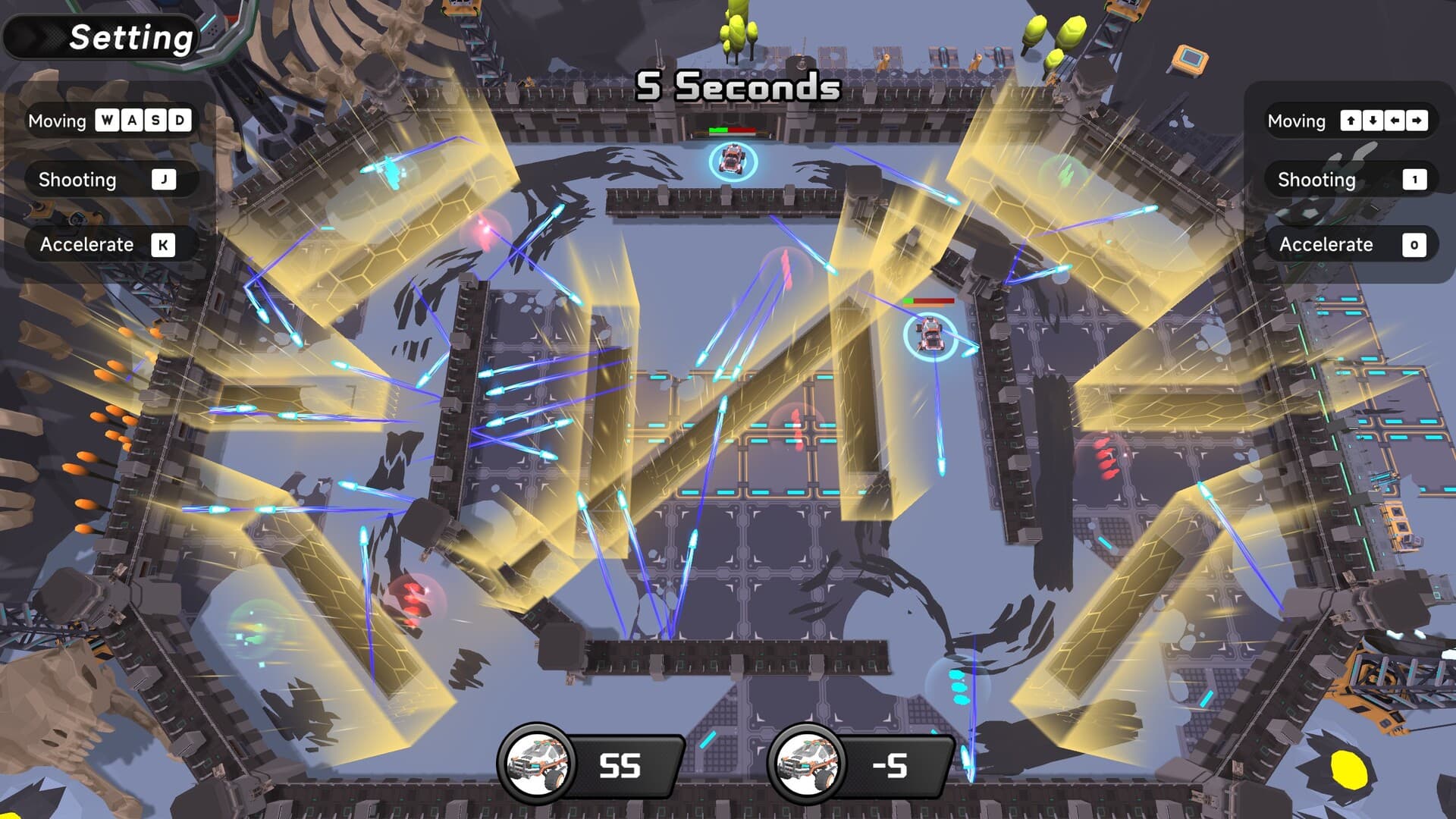The height and width of the screenshot is (819, 1456).
Task: Select the K key icon for Accelerate
Action: [163, 244]
